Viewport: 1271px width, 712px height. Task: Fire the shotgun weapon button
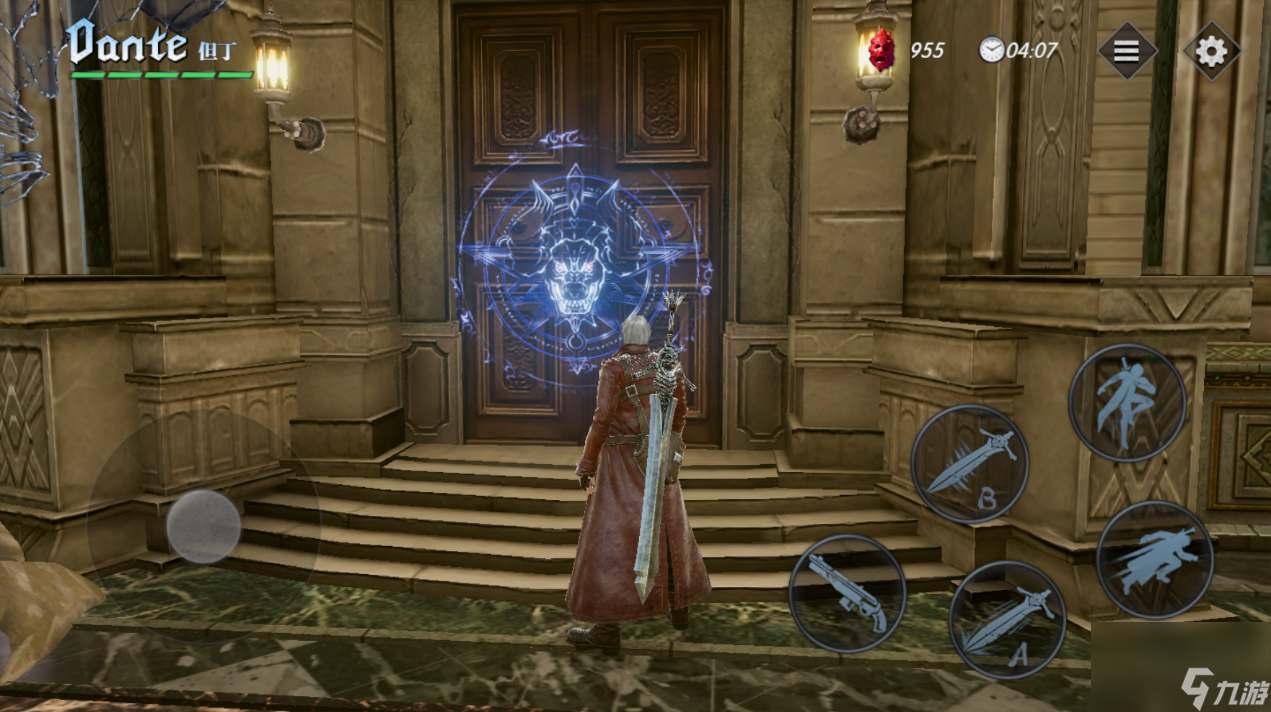pos(847,593)
